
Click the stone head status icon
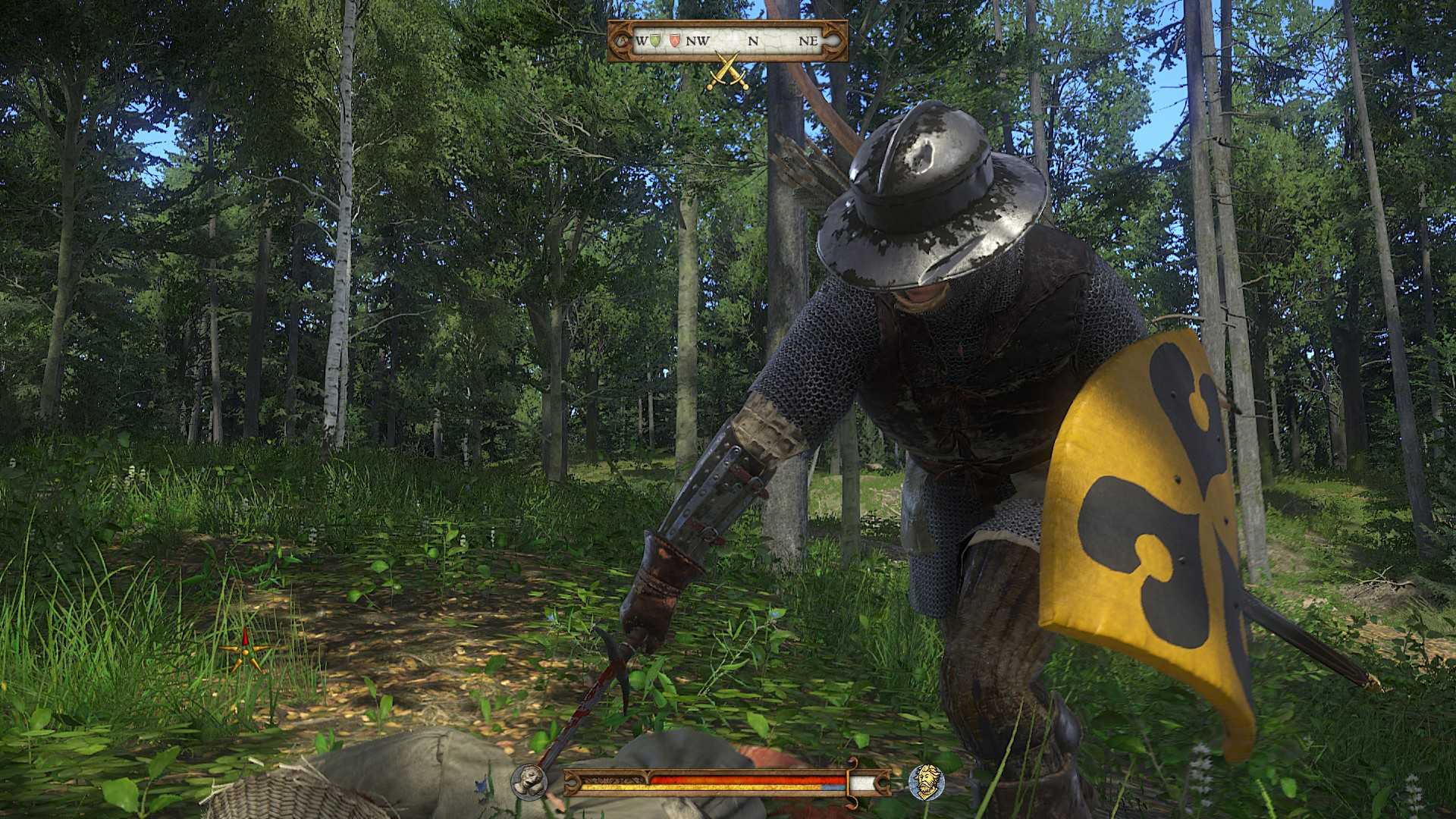(529, 781)
